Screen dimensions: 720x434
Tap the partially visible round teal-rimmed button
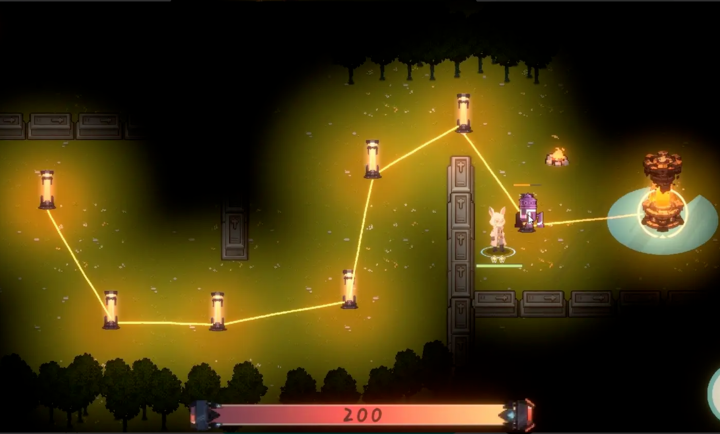click(714, 390)
